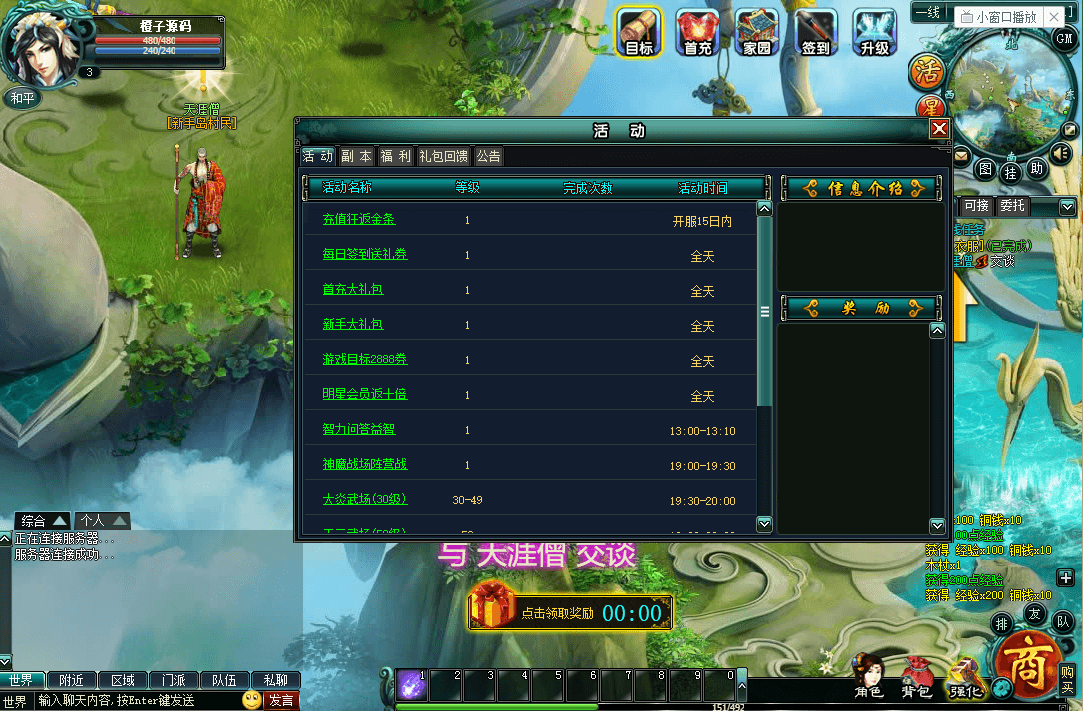This screenshot has width=1083, height=711.
Task: Switch to the 副本 tab
Action: (356, 156)
